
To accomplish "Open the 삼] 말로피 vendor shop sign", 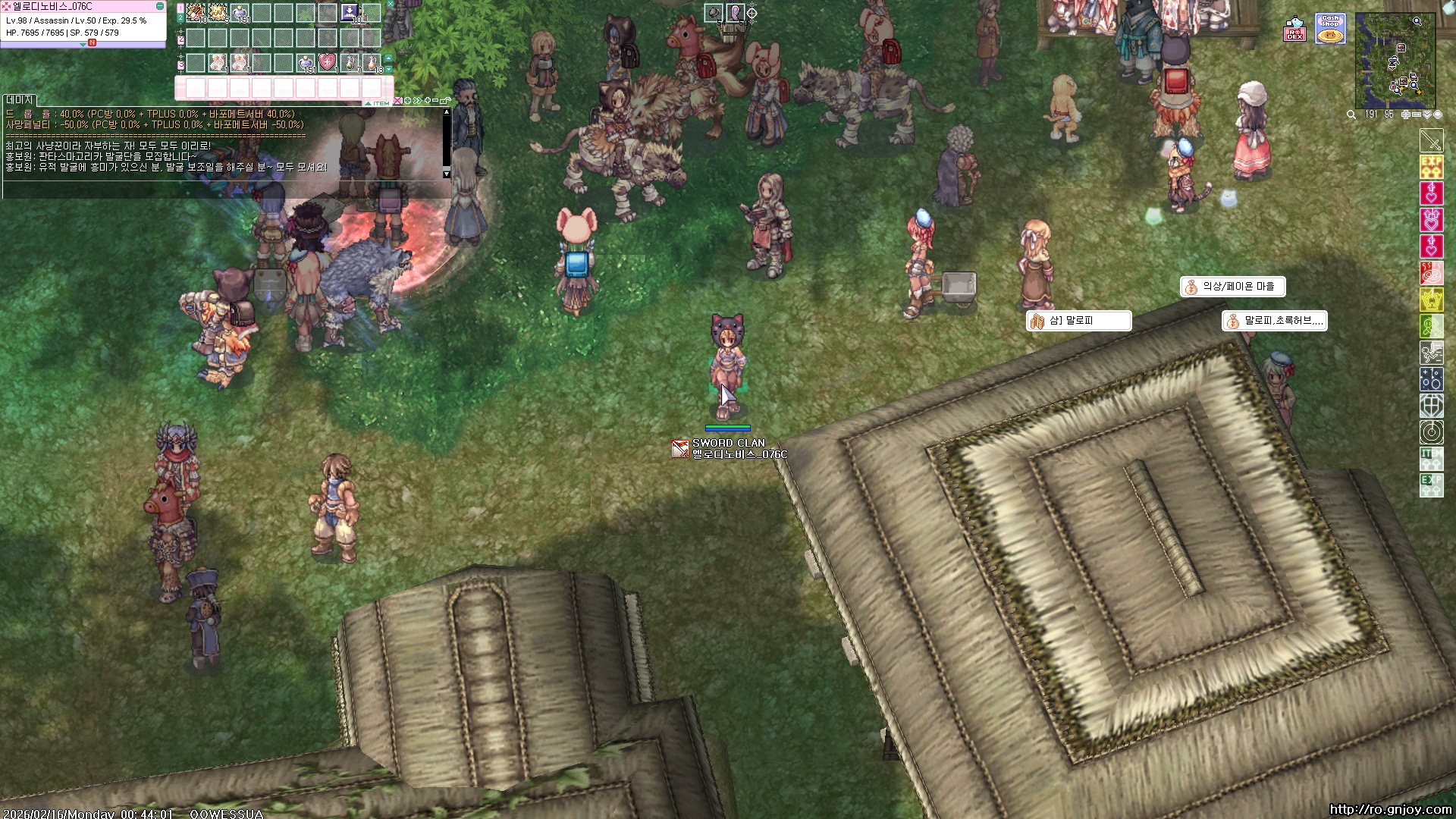I will coord(1078,321).
